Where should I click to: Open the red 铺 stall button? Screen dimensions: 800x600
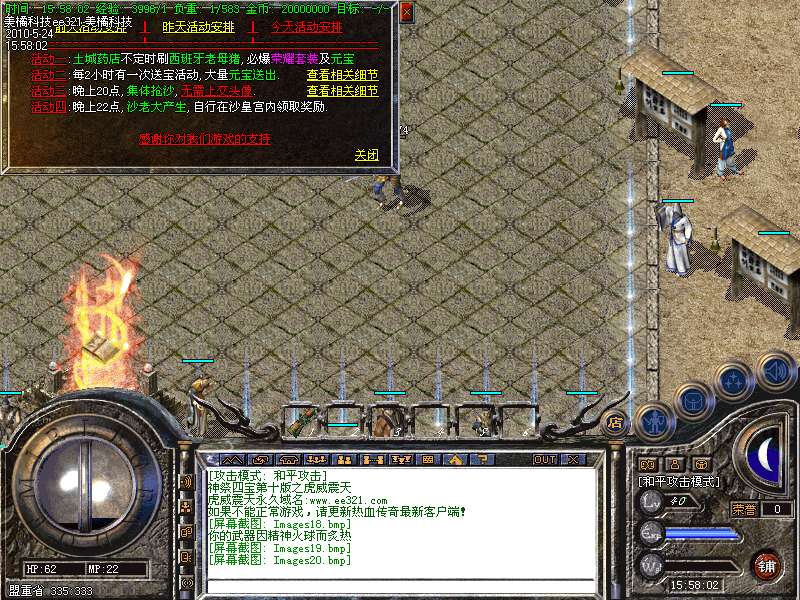(766, 565)
